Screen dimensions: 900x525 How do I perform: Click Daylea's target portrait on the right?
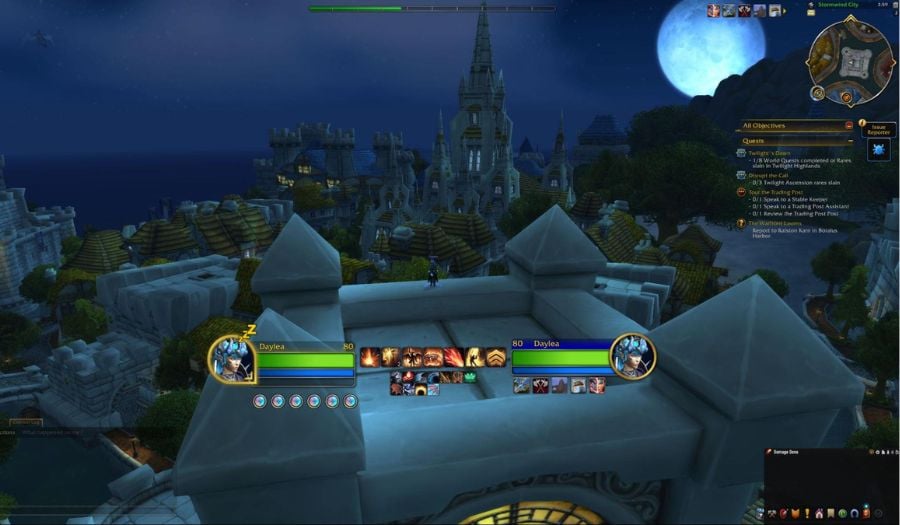click(633, 358)
